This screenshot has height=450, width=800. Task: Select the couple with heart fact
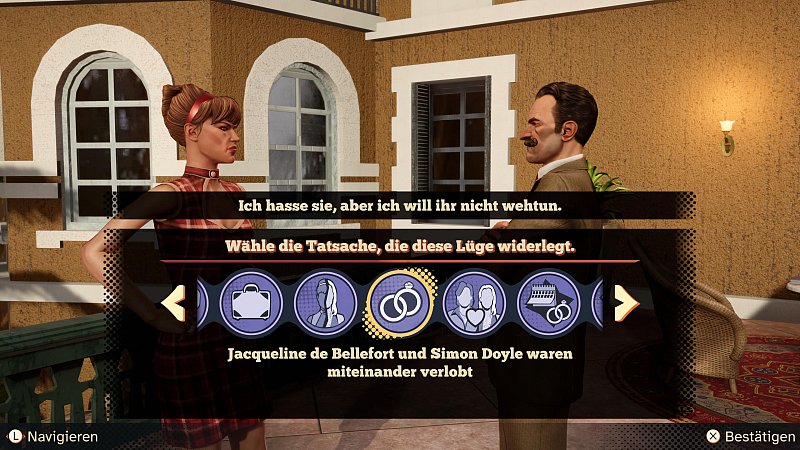(473, 303)
